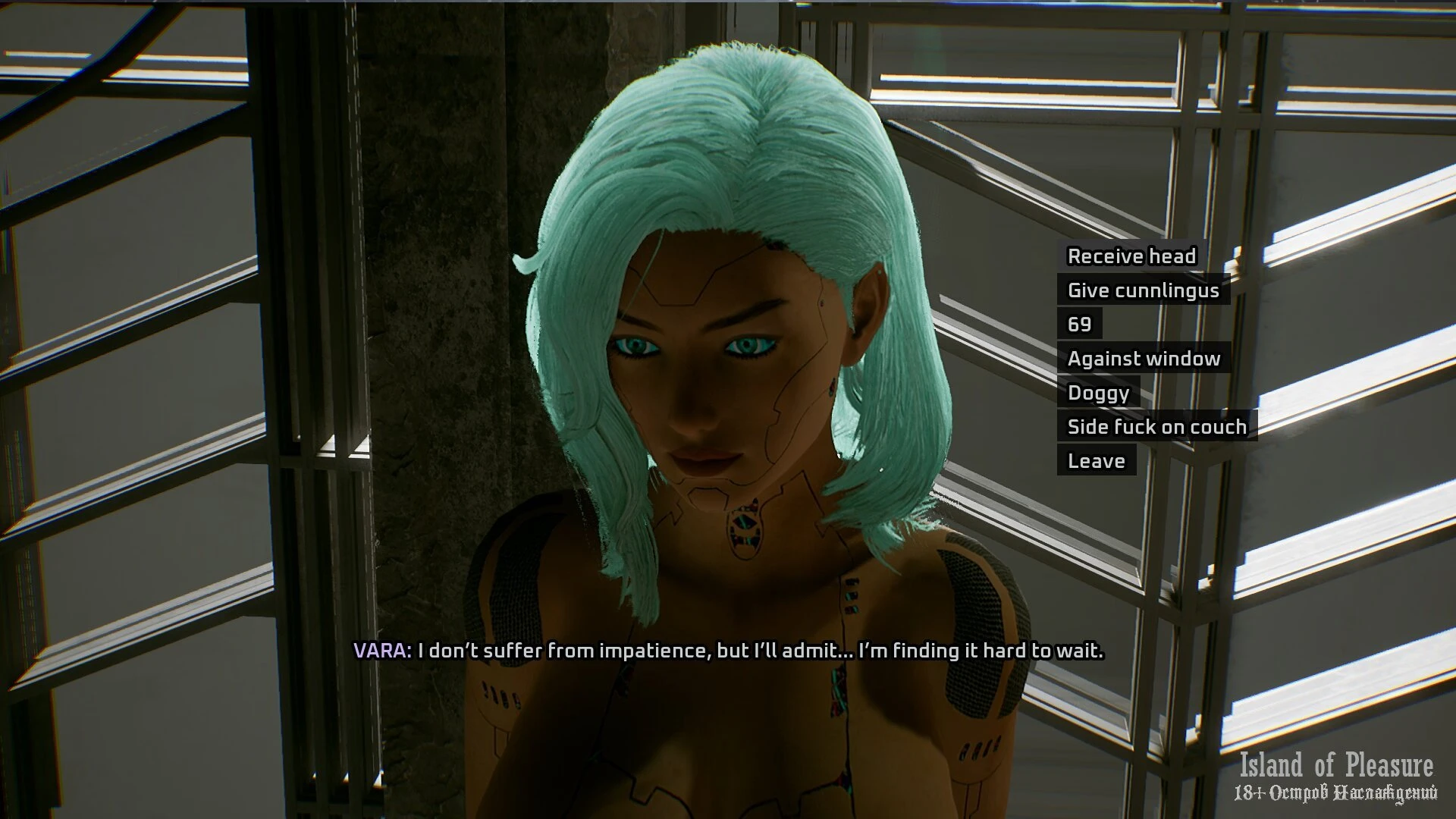
Task: Select the "Doggy" dialogue choice
Action: click(1098, 393)
